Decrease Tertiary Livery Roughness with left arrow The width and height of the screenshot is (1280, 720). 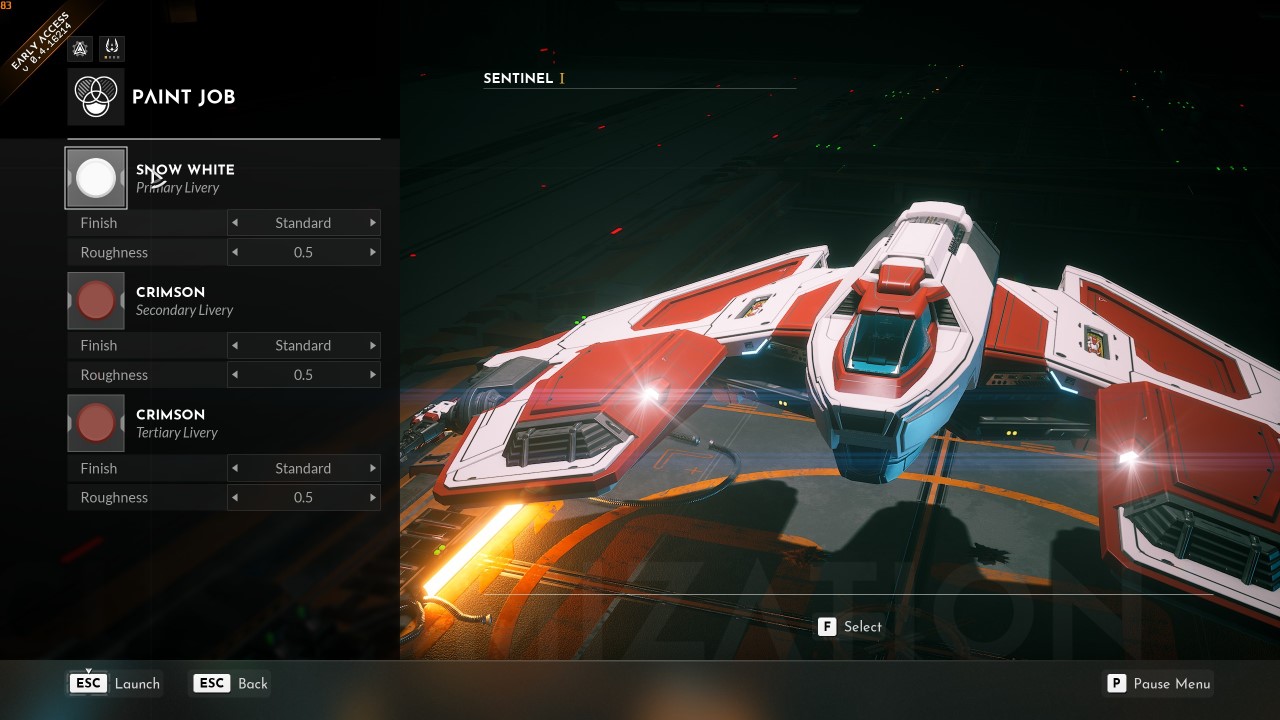(x=233, y=497)
